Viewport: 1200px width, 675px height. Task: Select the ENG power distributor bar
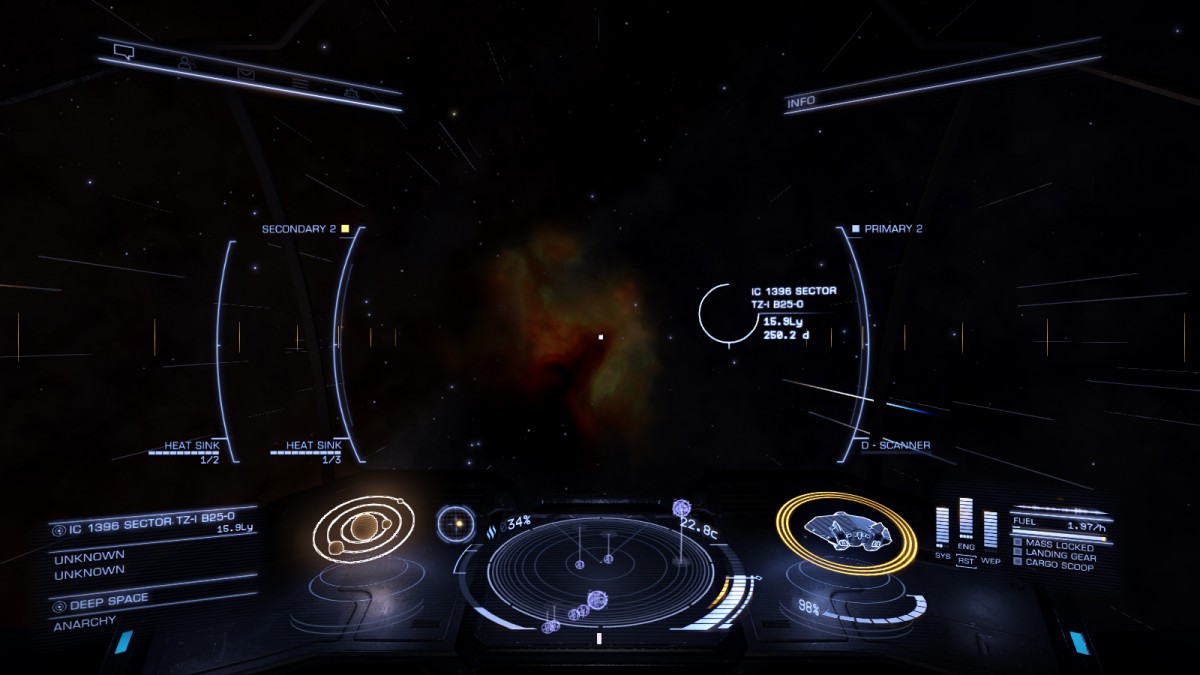point(966,521)
